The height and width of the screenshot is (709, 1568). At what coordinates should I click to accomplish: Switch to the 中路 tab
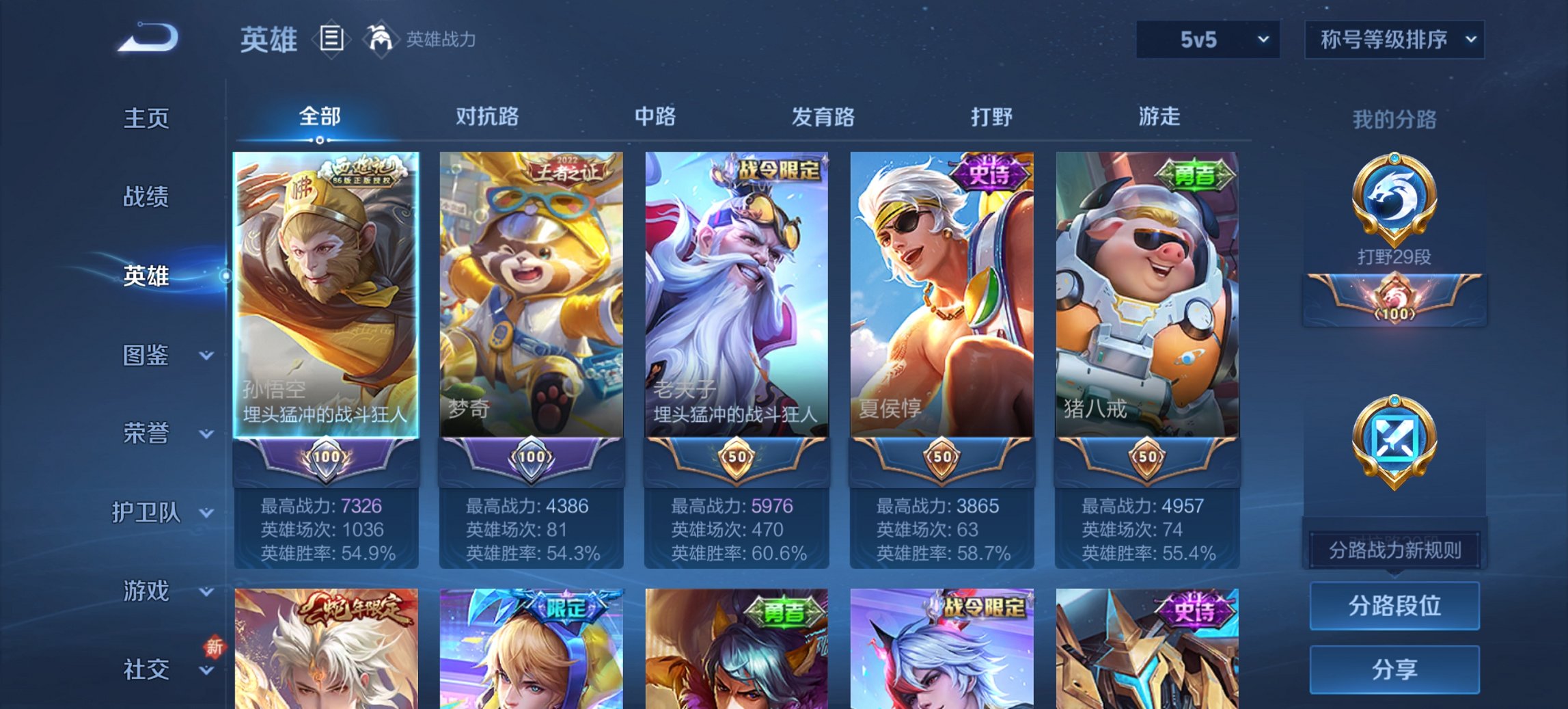pyautogui.click(x=655, y=118)
